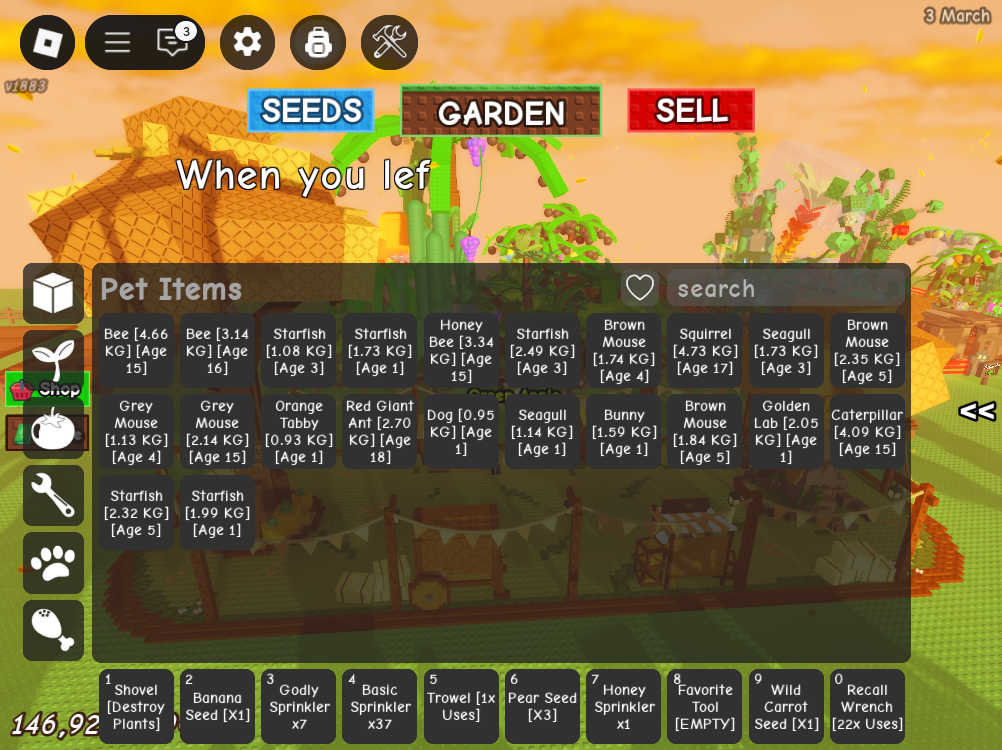Click the search field in Pet Items
Viewport: 1002px width, 750px height.
pos(786,289)
